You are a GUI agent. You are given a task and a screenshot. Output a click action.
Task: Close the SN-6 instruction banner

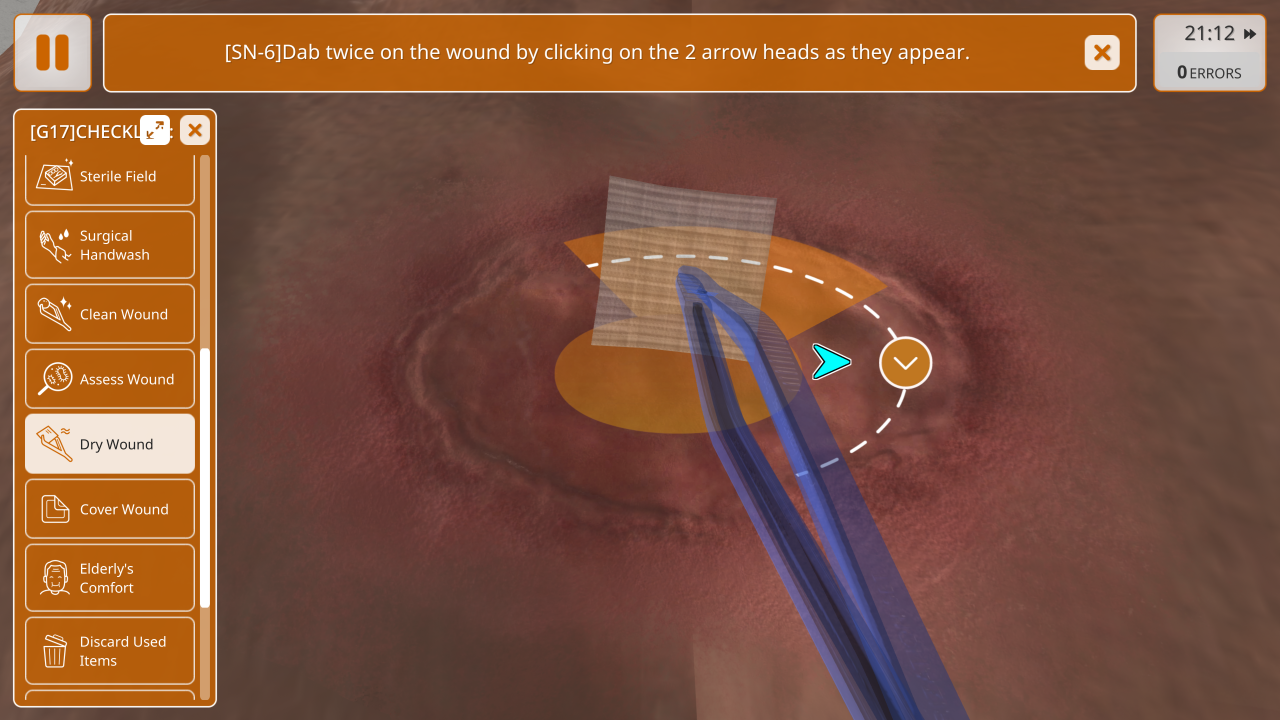pyautogui.click(x=1102, y=53)
